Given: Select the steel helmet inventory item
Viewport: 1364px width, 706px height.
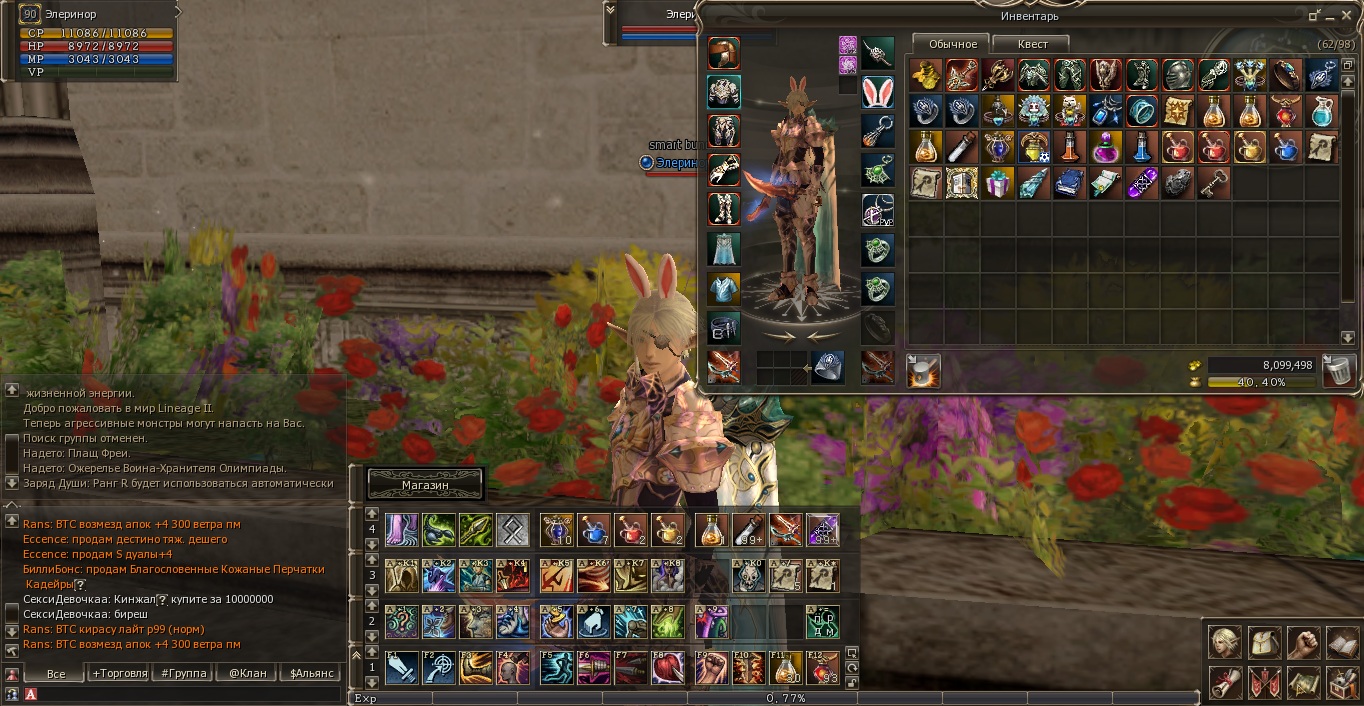Looking at the screenshot, I should click(1178, 75).
